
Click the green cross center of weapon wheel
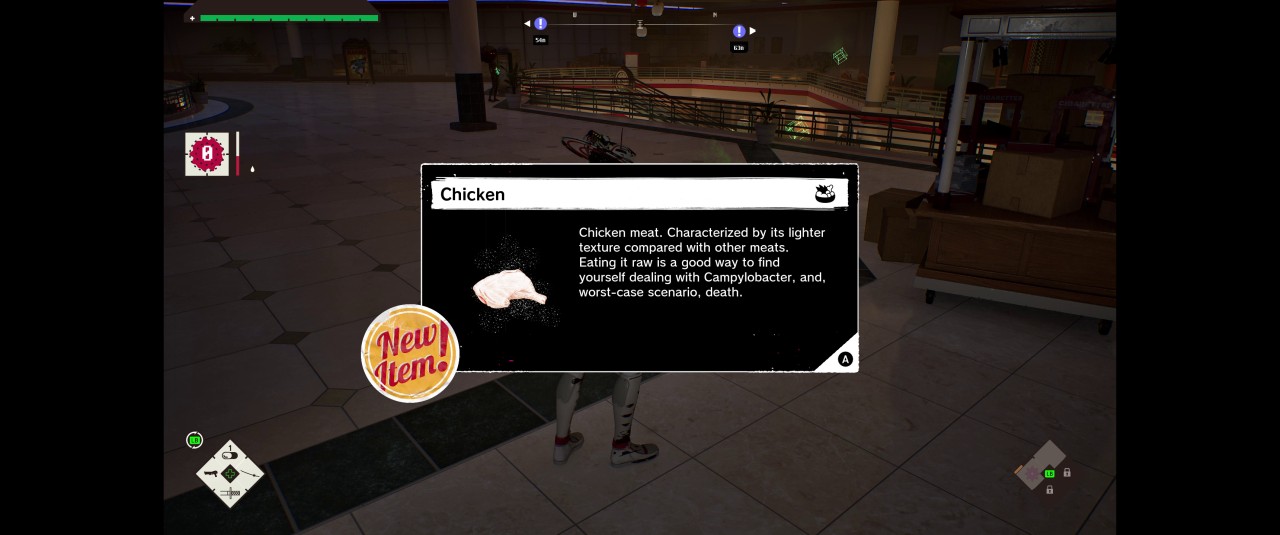tap(230, 473)
